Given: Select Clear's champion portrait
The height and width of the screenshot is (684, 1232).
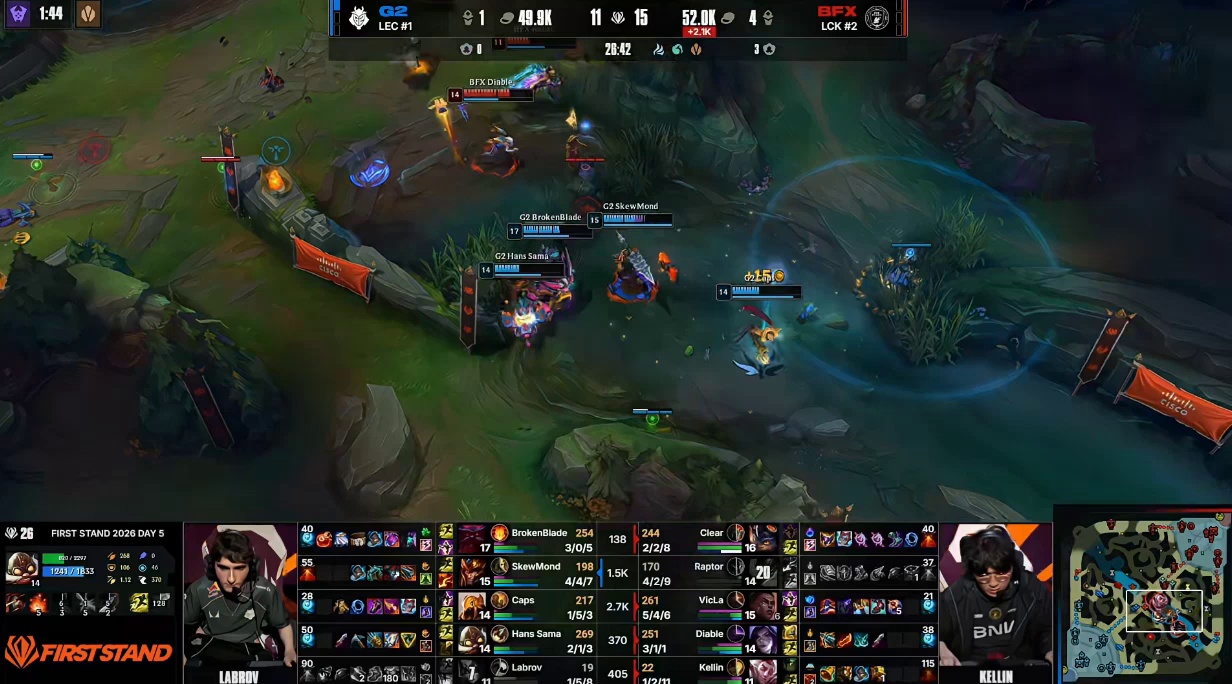Looking at the screenshot, I should point(762,538).
